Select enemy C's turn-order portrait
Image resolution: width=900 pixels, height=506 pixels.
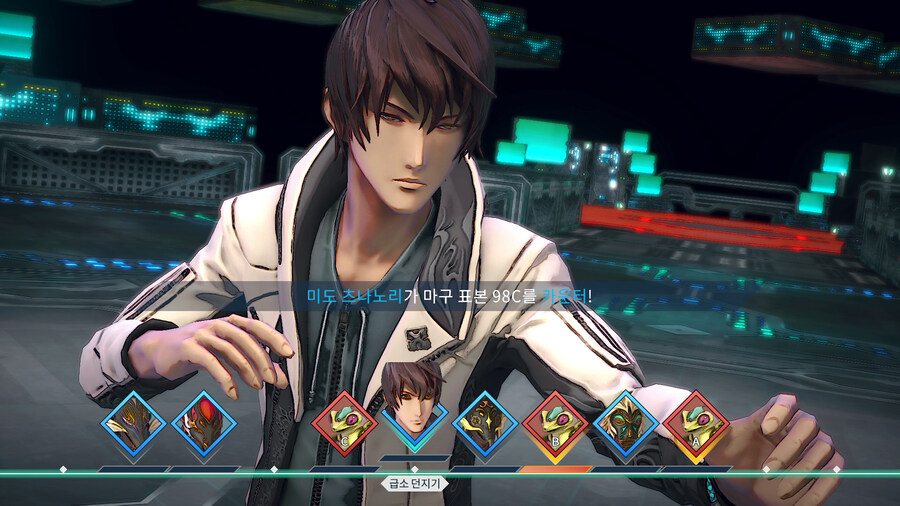(x=344, y=423)
